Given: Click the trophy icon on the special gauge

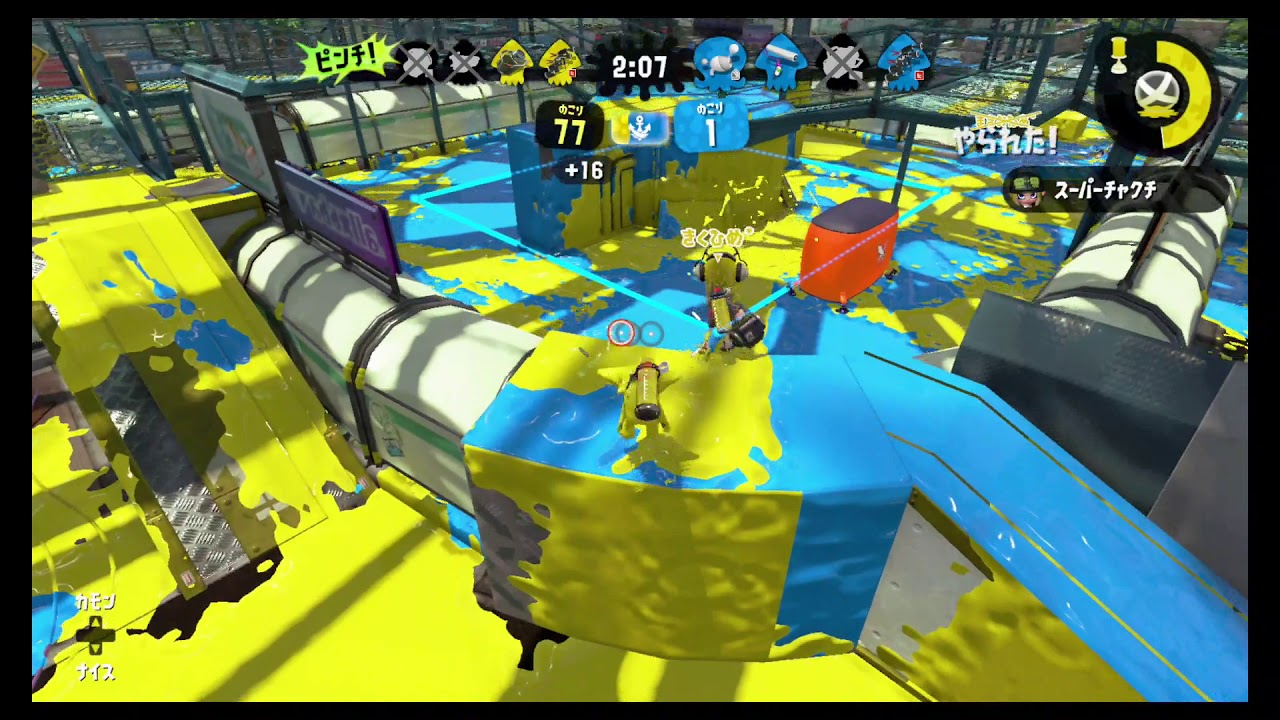Looking at the screenshot, I should click(1119, 55).
